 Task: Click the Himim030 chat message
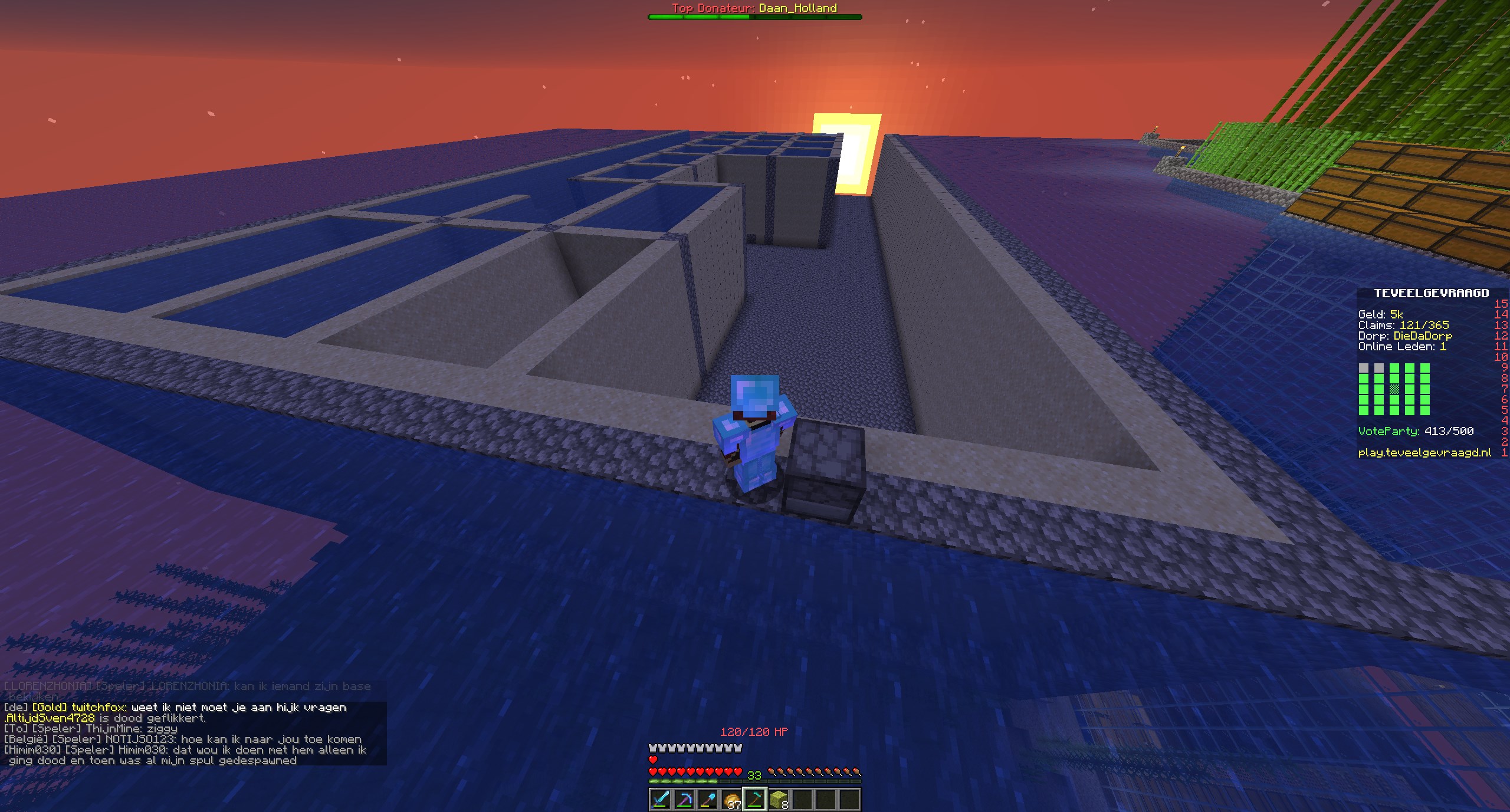185,755
